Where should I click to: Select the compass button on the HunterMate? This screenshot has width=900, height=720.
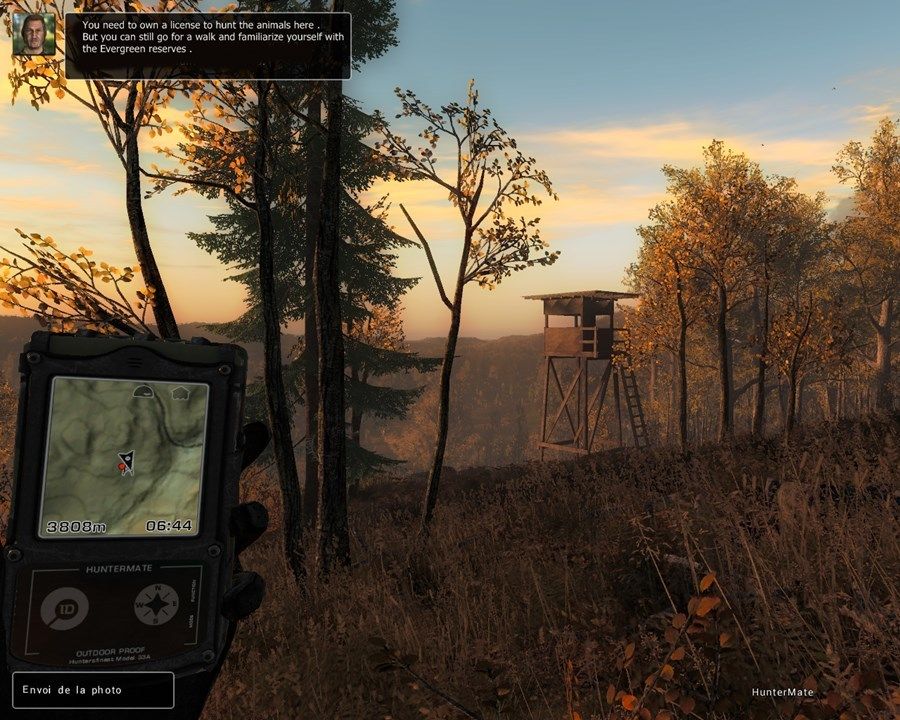click(x=158, y=605)
